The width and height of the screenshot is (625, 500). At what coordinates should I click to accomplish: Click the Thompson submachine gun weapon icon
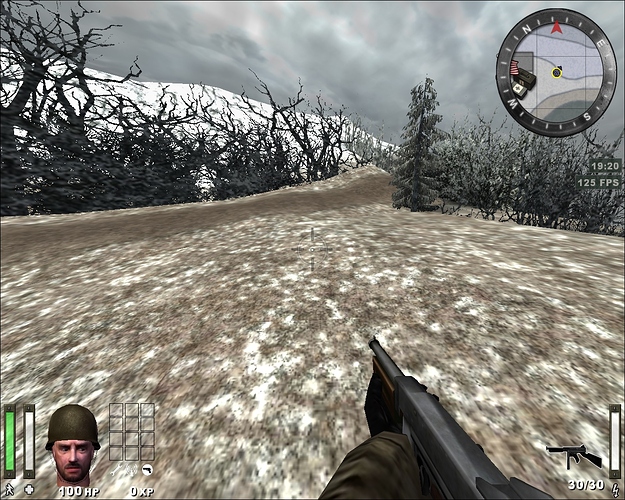click(573, 457)
